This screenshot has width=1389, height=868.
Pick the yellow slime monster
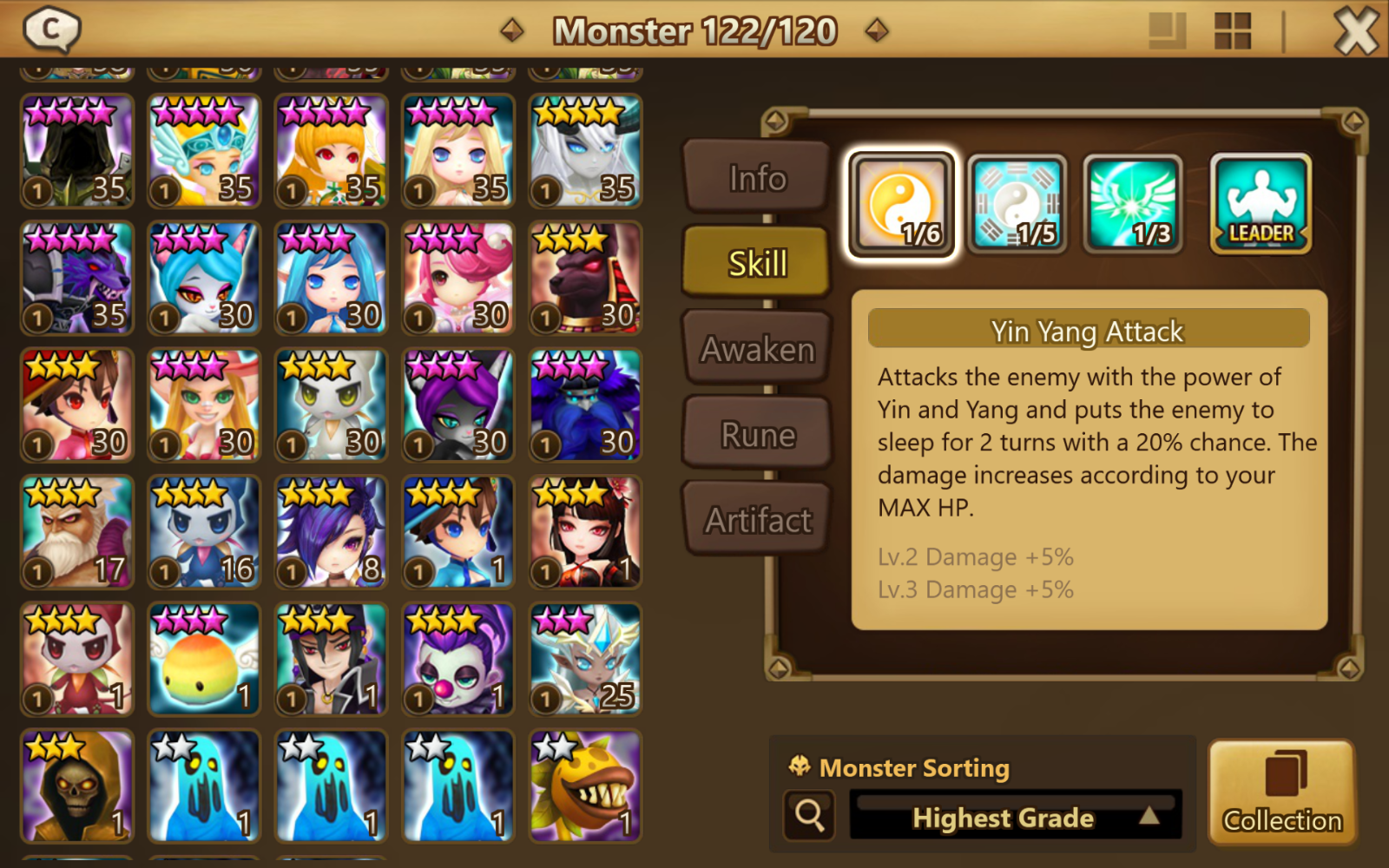click(204, 660)
